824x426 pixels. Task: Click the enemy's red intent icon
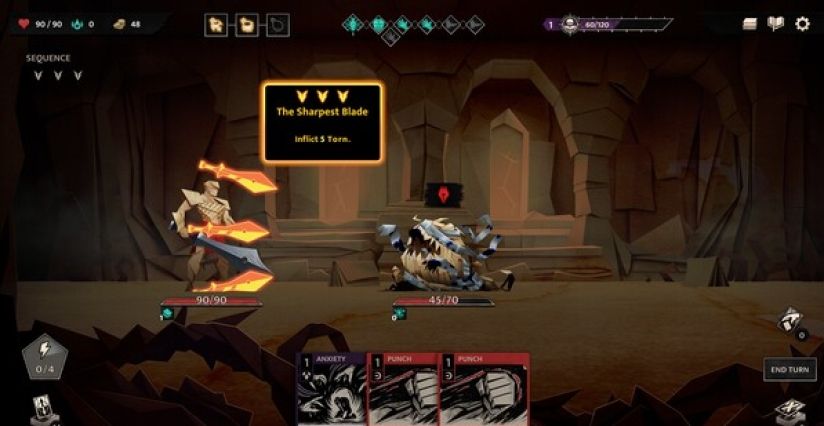437,193
